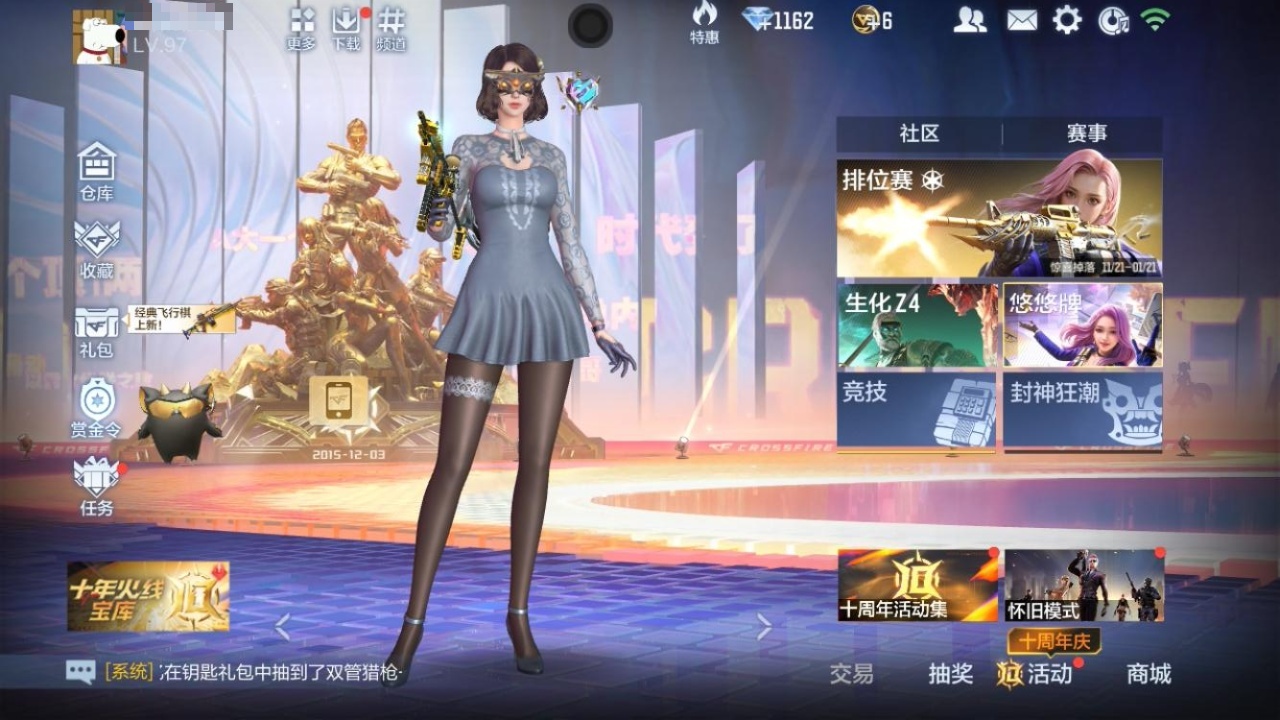
Task: Switch to the 赛事 esports tab
Action: point(1086,134)
